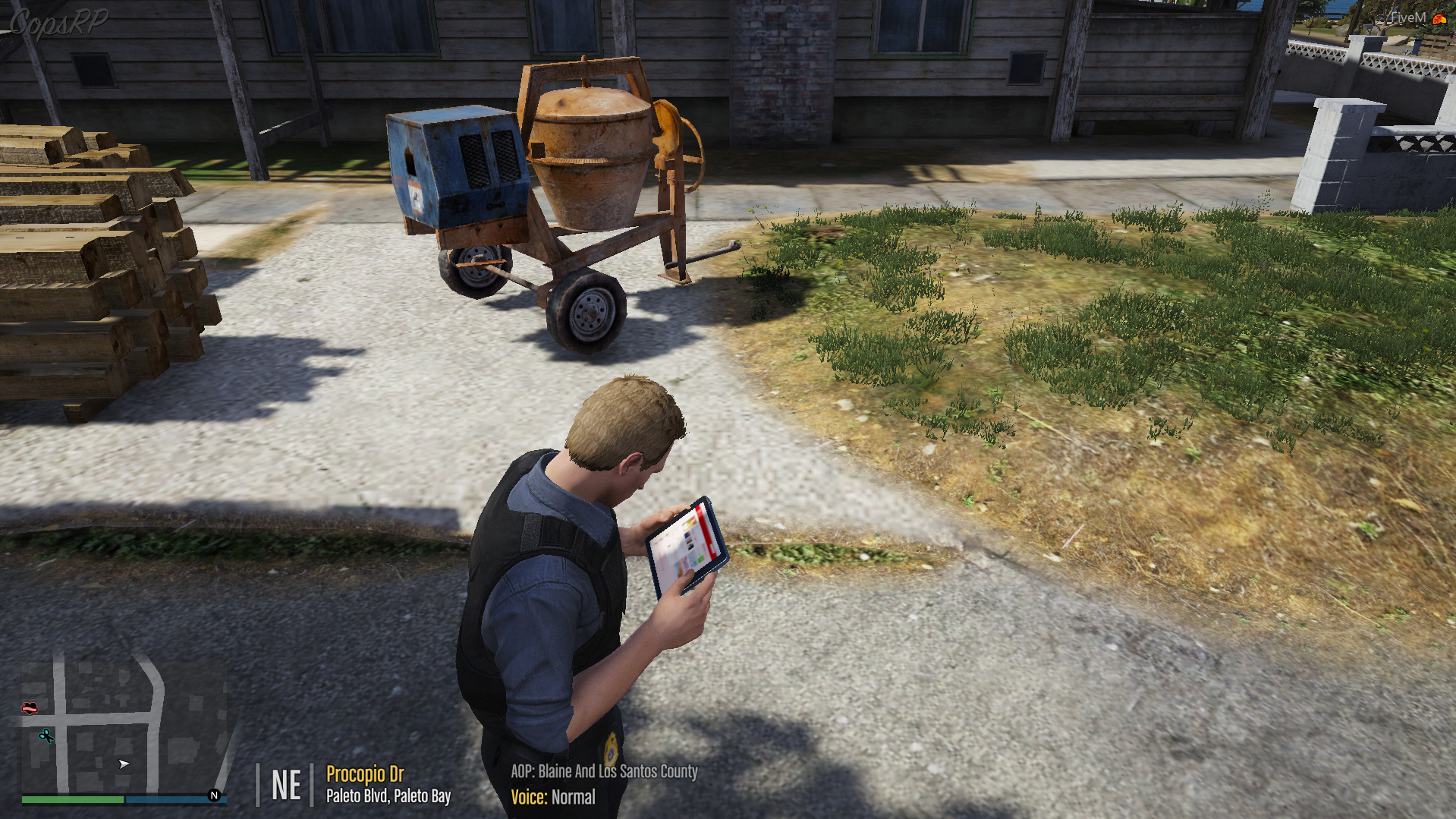The width and height of the screenshot is (1456, 819).
Task: Click the N compass icon on the minimap
Action: click(214, 794)
